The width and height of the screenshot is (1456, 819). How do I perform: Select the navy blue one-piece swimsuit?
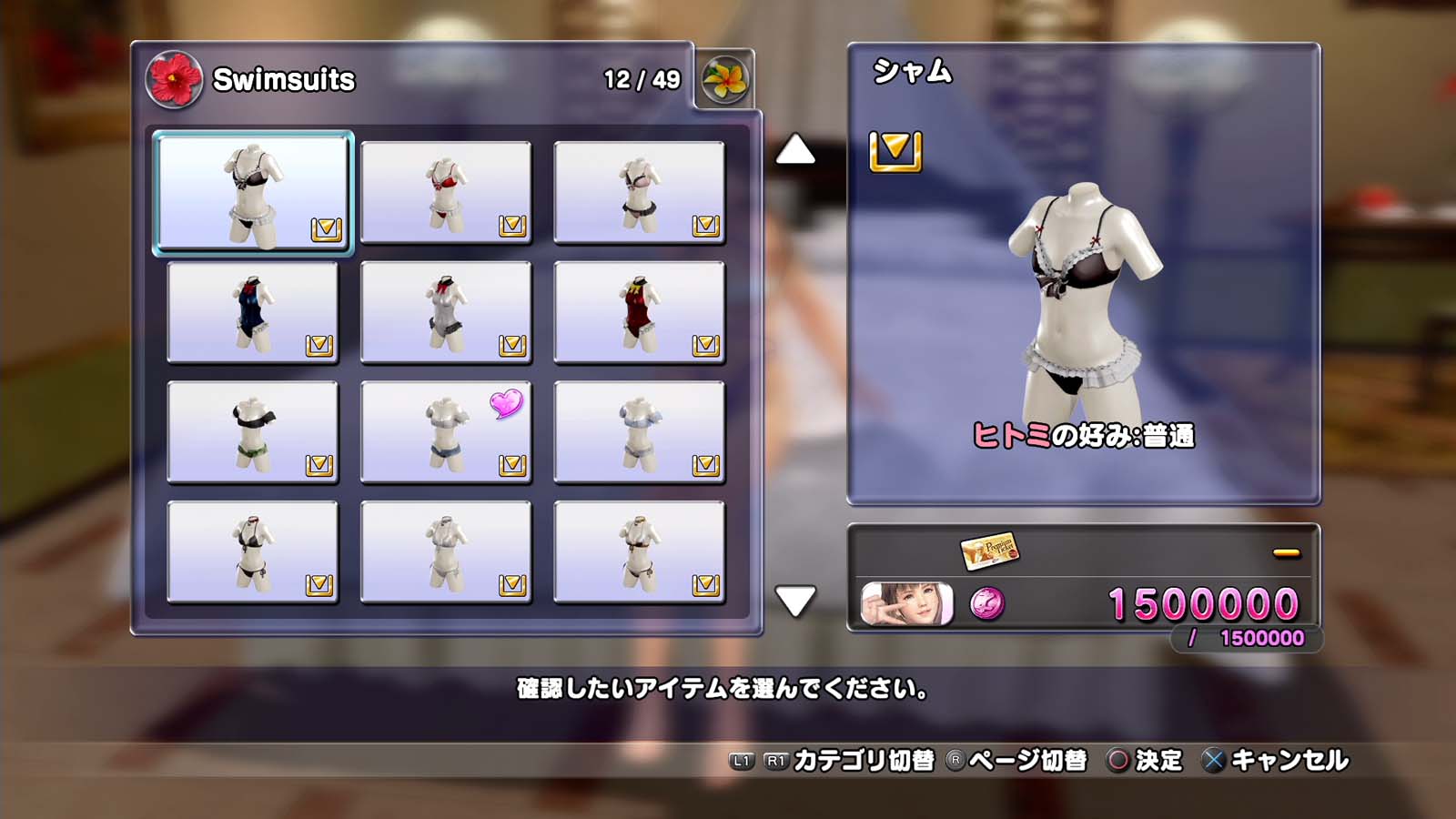[x=253, y=312]
